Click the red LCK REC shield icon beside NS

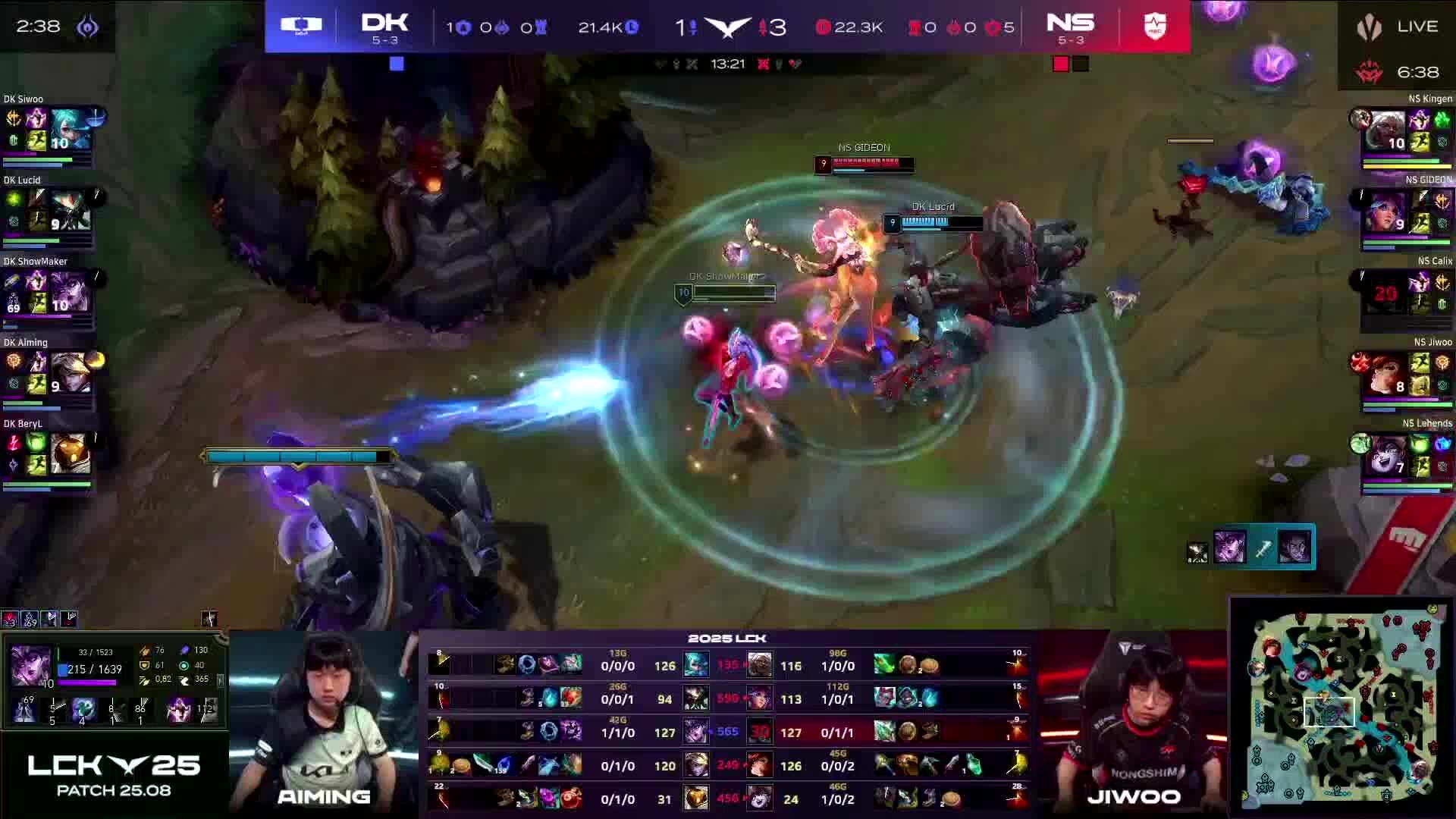(1154, 25)
